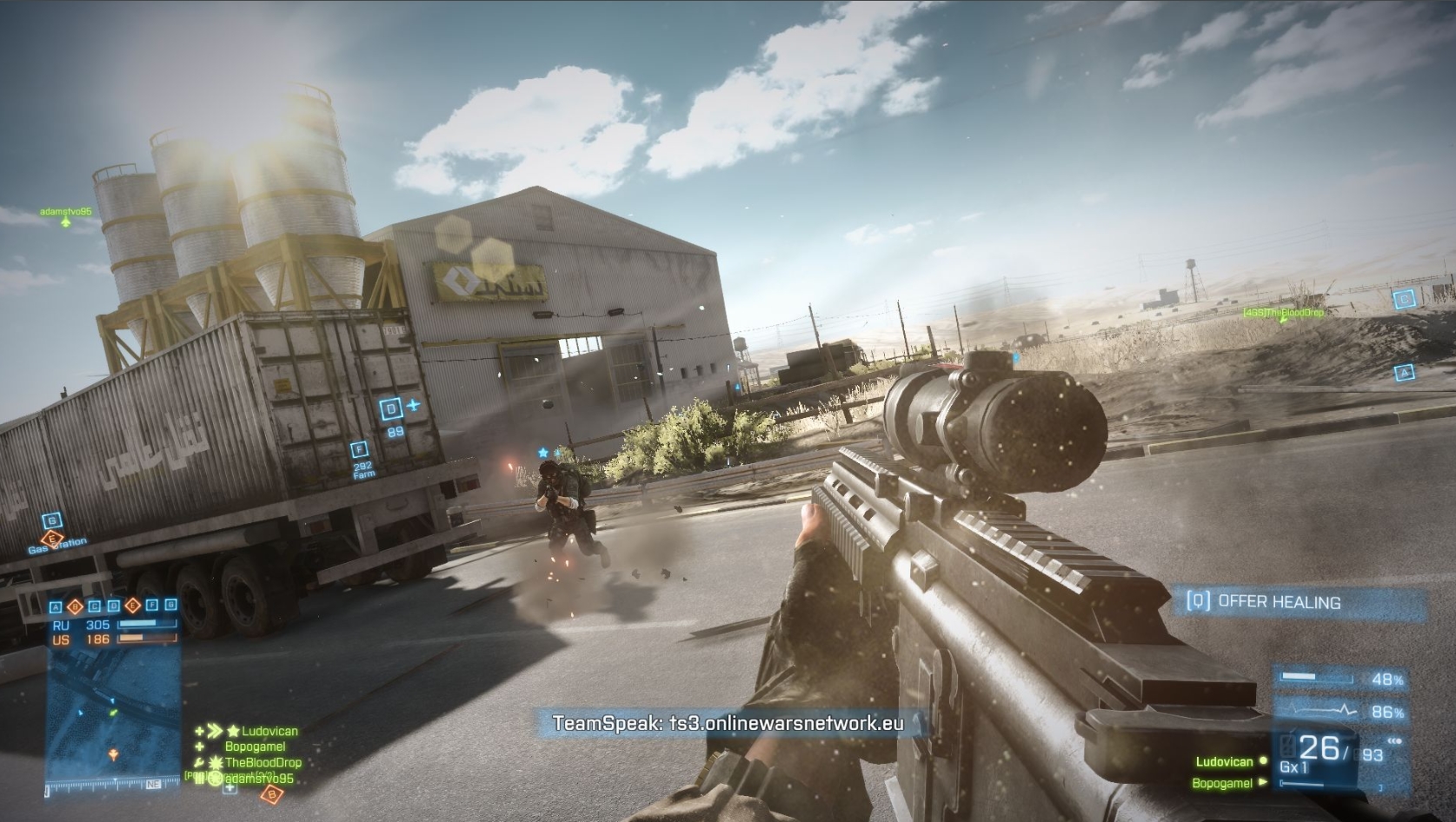Select the E Gas Station marker

[54, 540]
